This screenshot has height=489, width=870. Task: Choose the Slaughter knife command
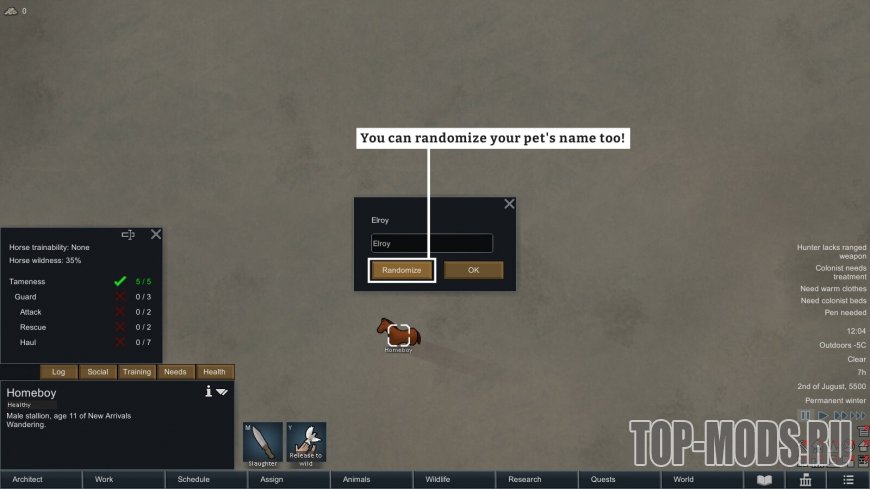tap(263, 443)
